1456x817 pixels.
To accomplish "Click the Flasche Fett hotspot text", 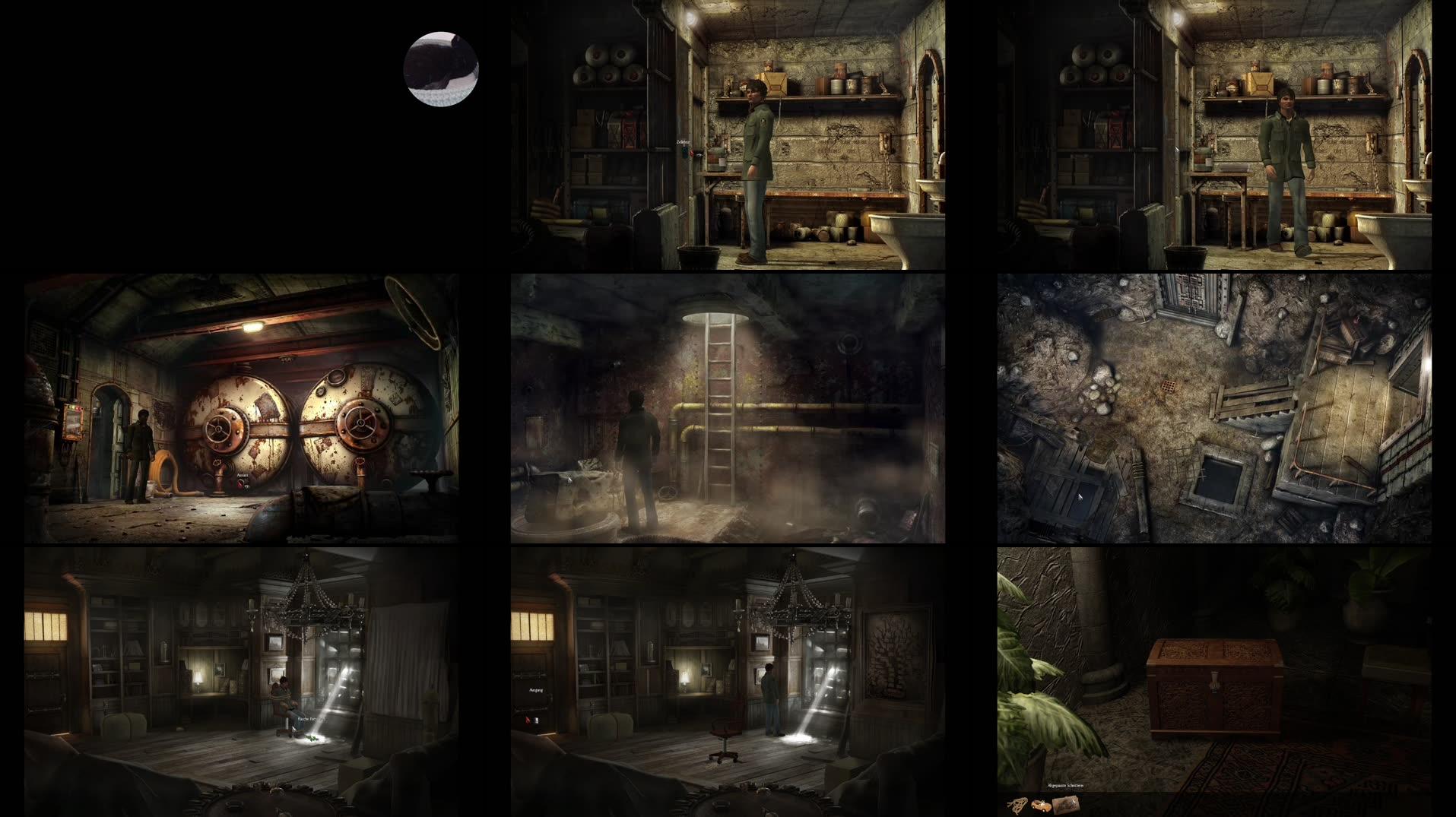I will [307, 719].
